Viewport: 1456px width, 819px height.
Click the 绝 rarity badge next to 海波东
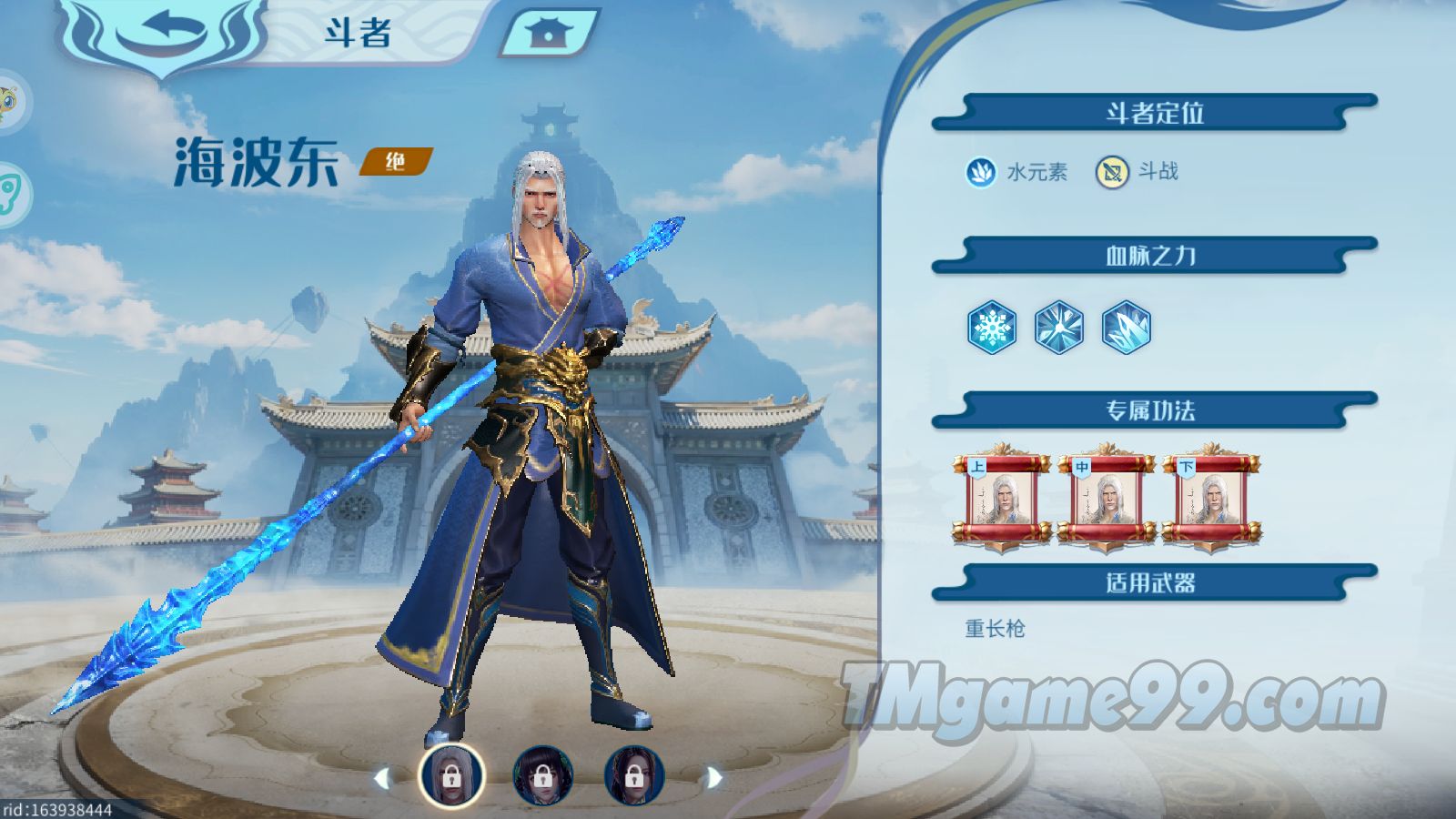click(x=398, y=164)
